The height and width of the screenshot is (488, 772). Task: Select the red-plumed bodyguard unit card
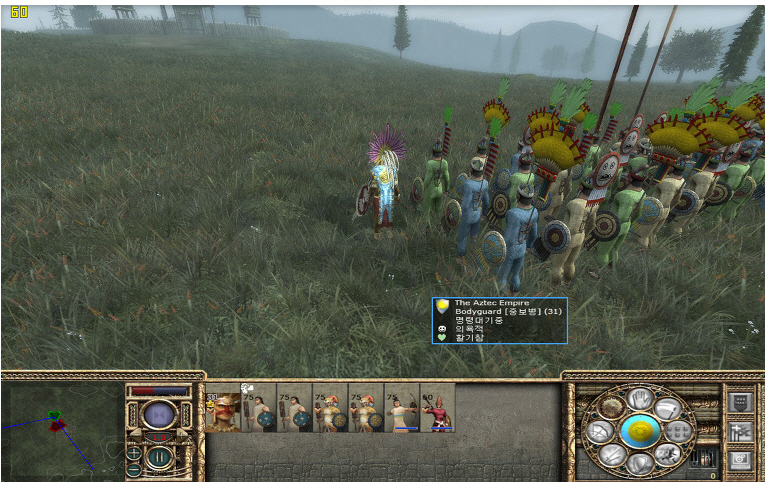[438, 408]
